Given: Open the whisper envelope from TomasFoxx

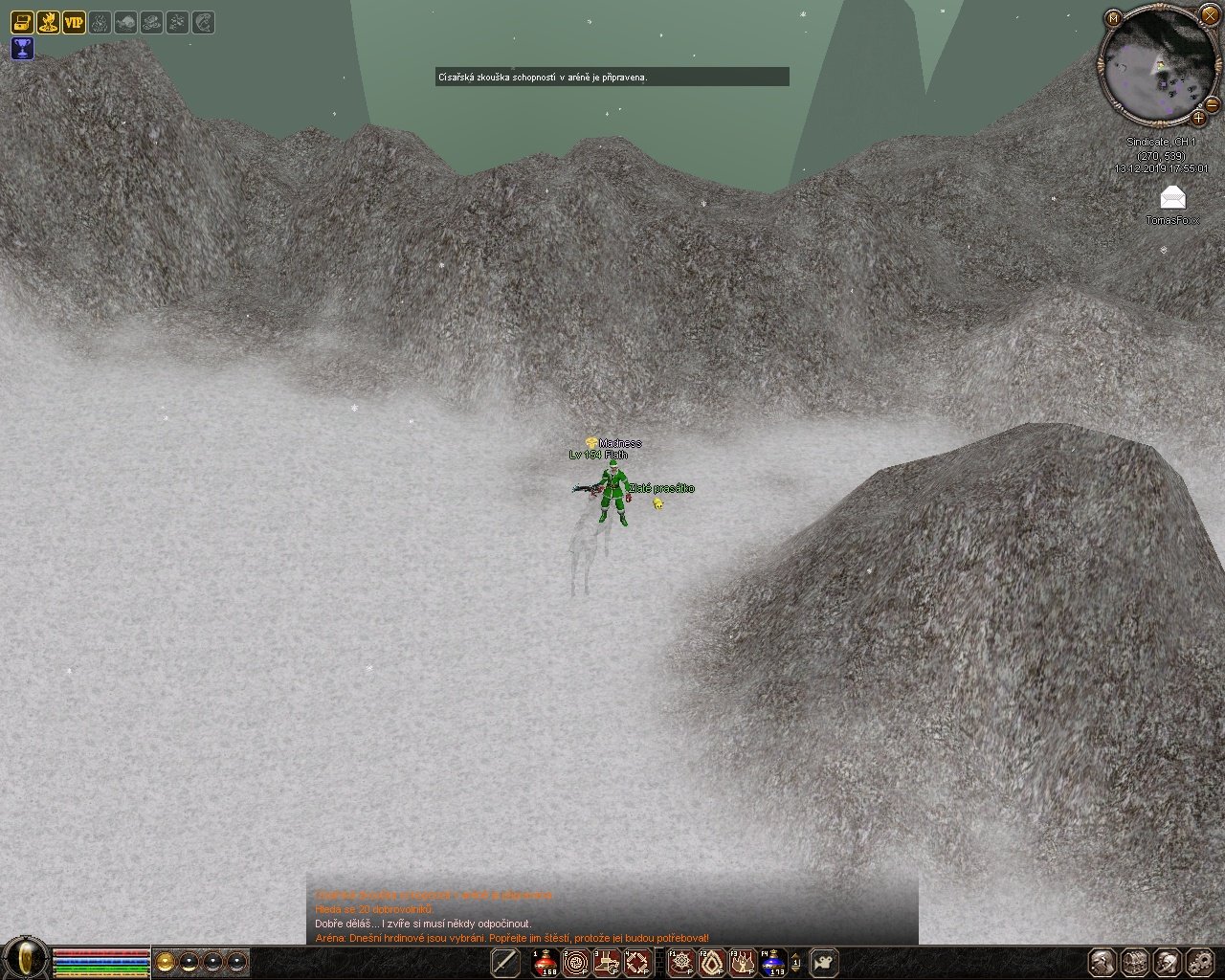Looking at the screenshot, I should 1172,198.
